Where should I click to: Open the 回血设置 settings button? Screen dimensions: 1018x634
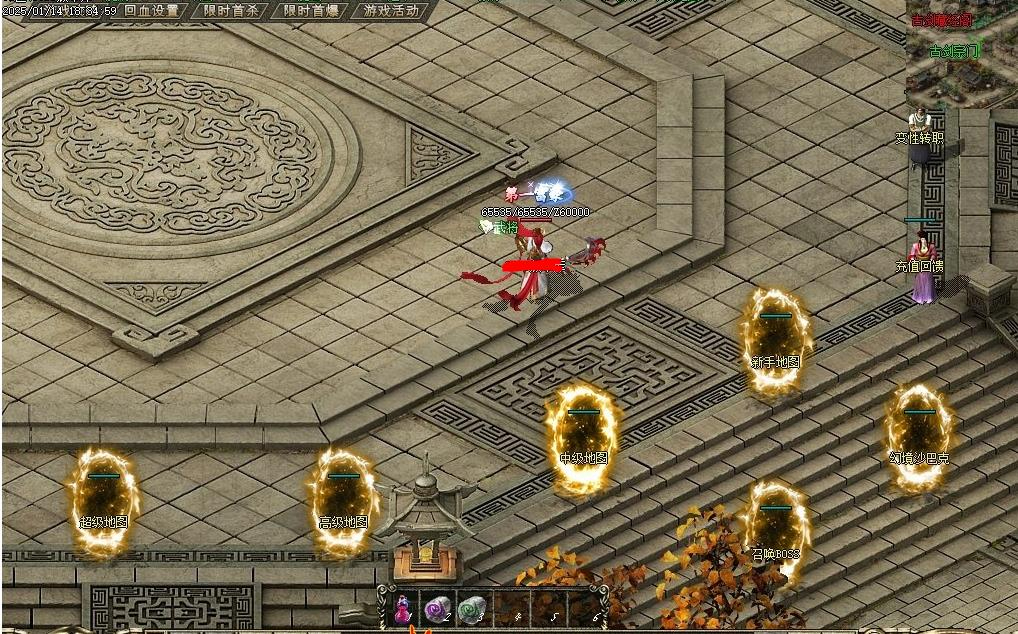click(151, 11)
